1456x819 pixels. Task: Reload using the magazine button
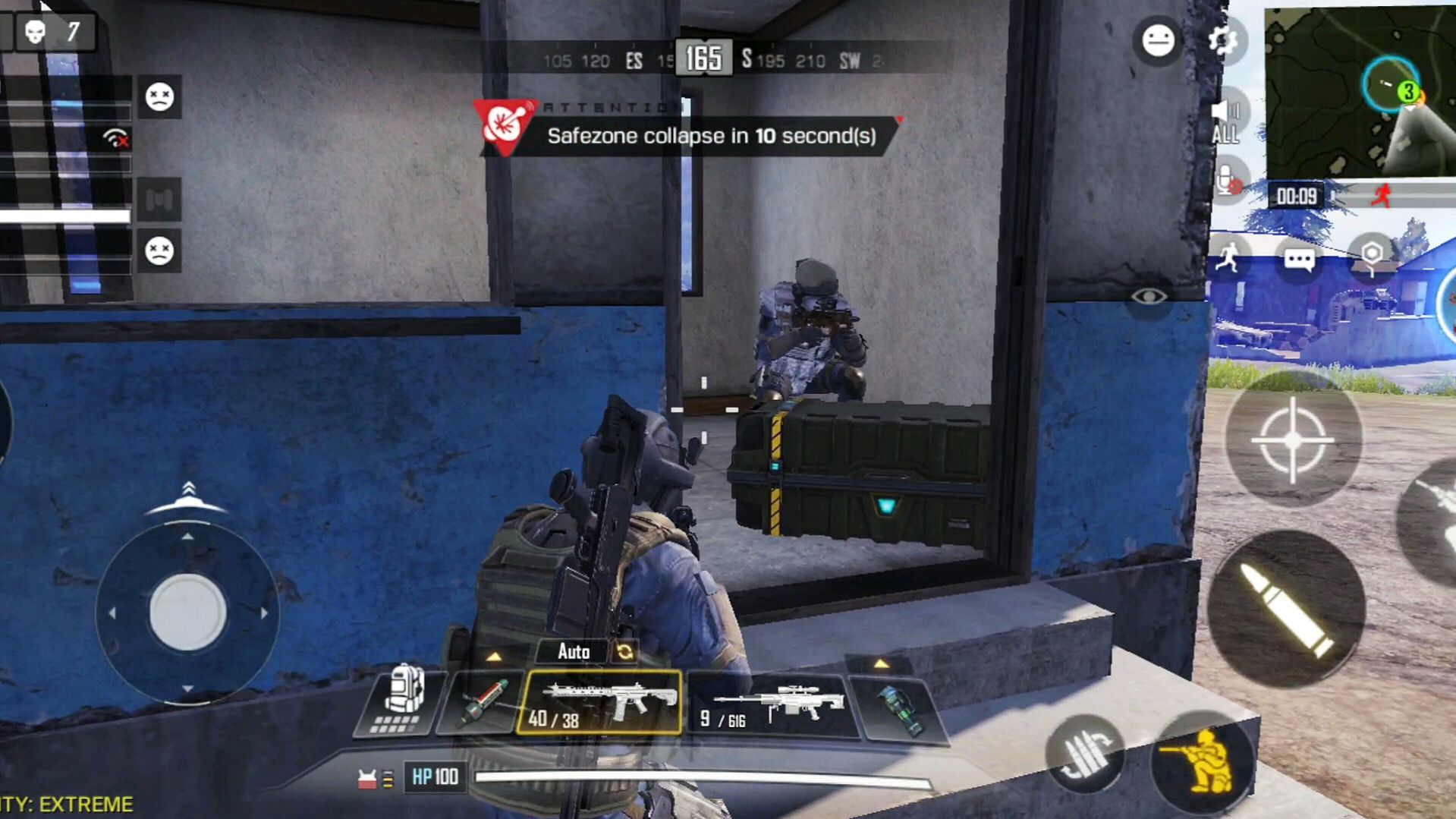(x=1084, y=753)
